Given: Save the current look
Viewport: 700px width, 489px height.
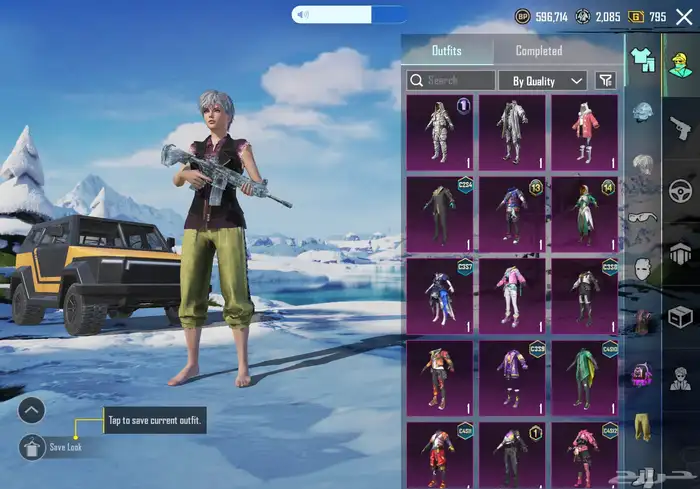Looking at the screenshot, I should coord(32,447).
